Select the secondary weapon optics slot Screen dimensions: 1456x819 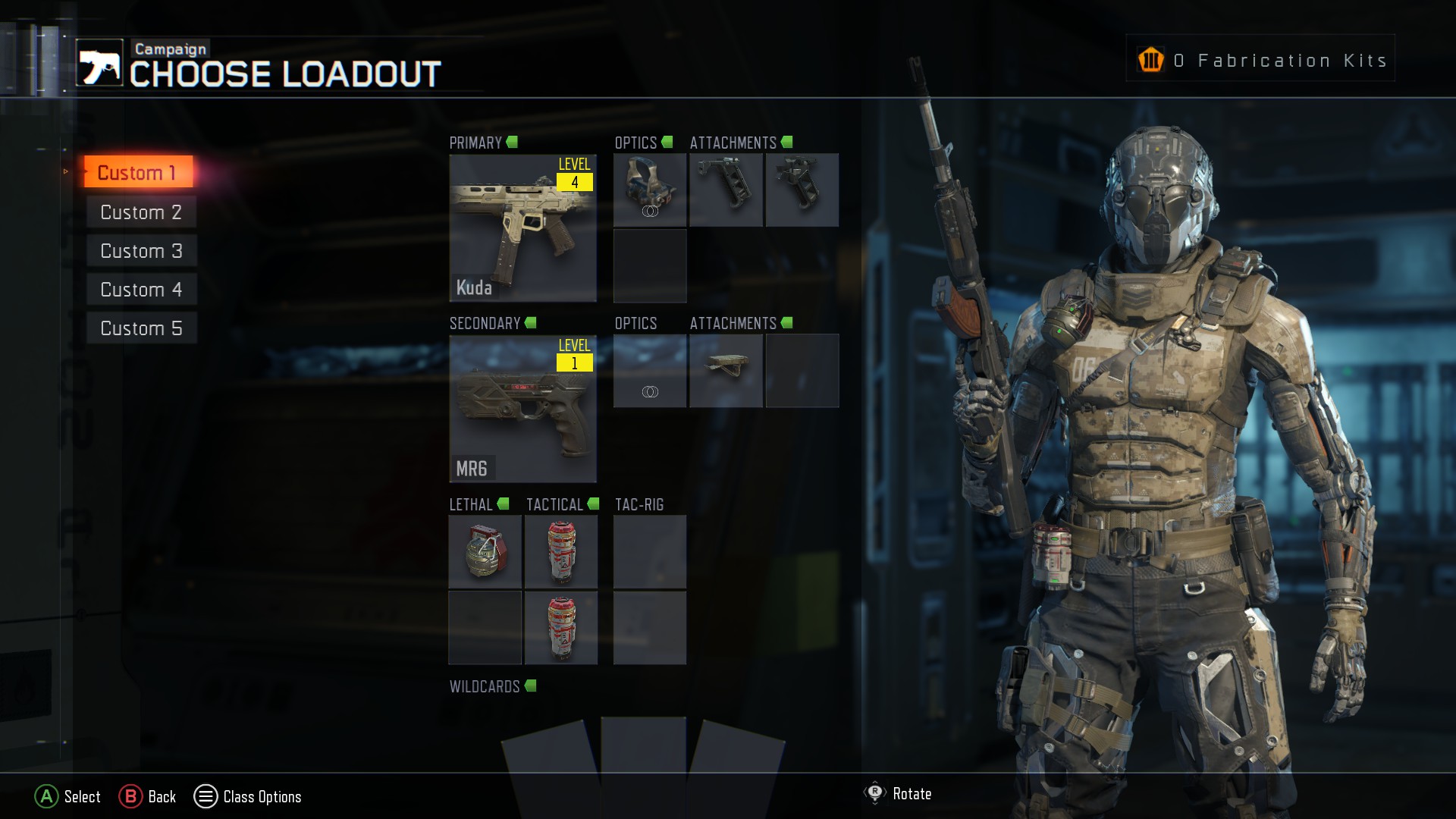coord(650,371)
